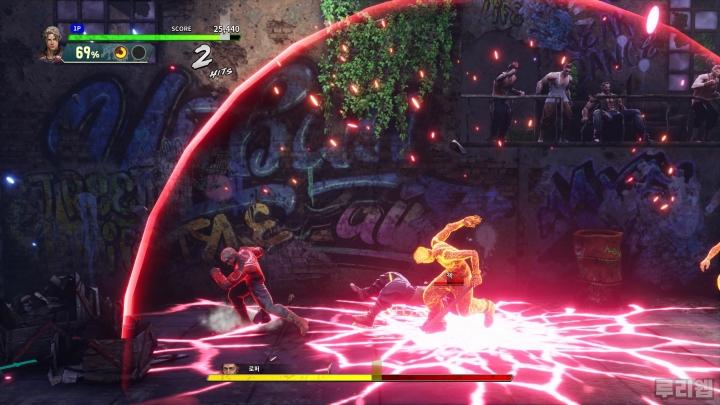Click the boss portrait above the yellow bar
The width and height of the screenshot is (720, 405).
coord(230,367)
